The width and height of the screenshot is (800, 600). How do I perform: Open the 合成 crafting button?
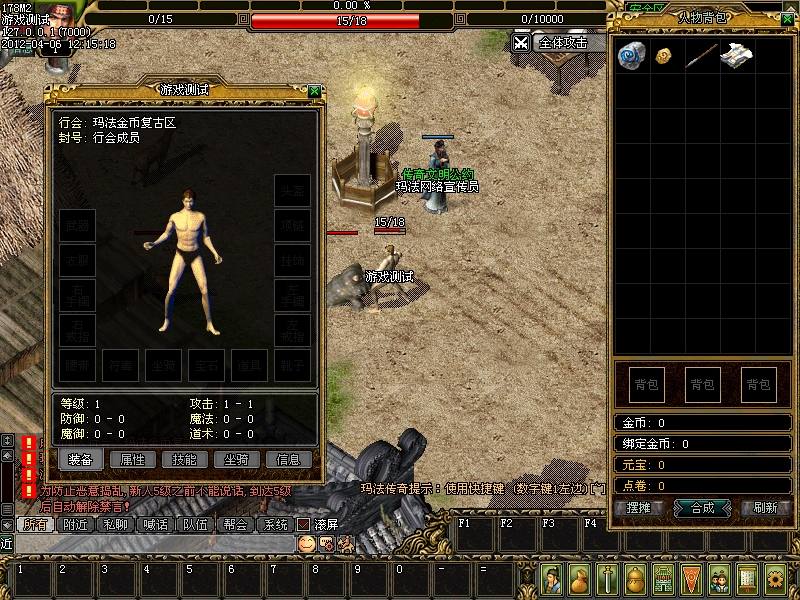click(703, 507)
